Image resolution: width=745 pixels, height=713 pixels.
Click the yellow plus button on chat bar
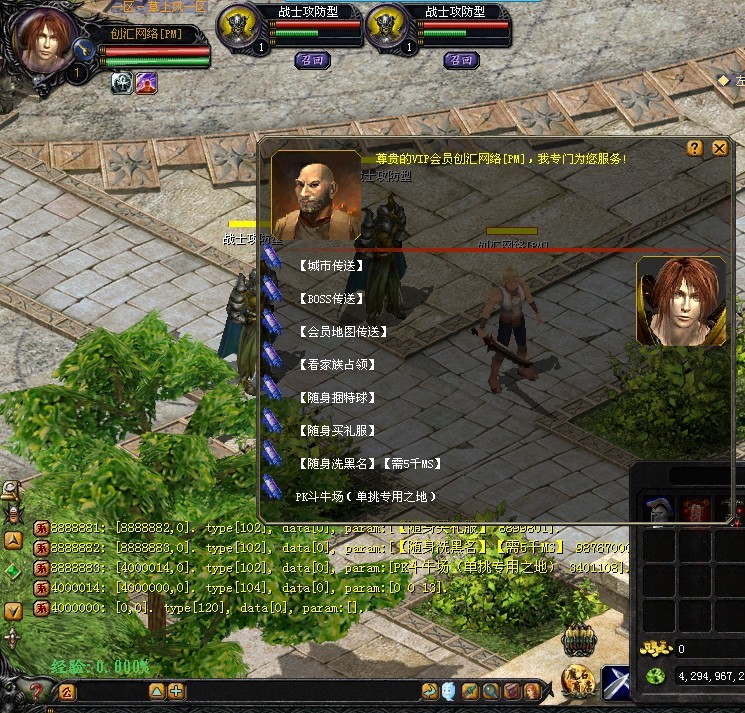point(176,691)
